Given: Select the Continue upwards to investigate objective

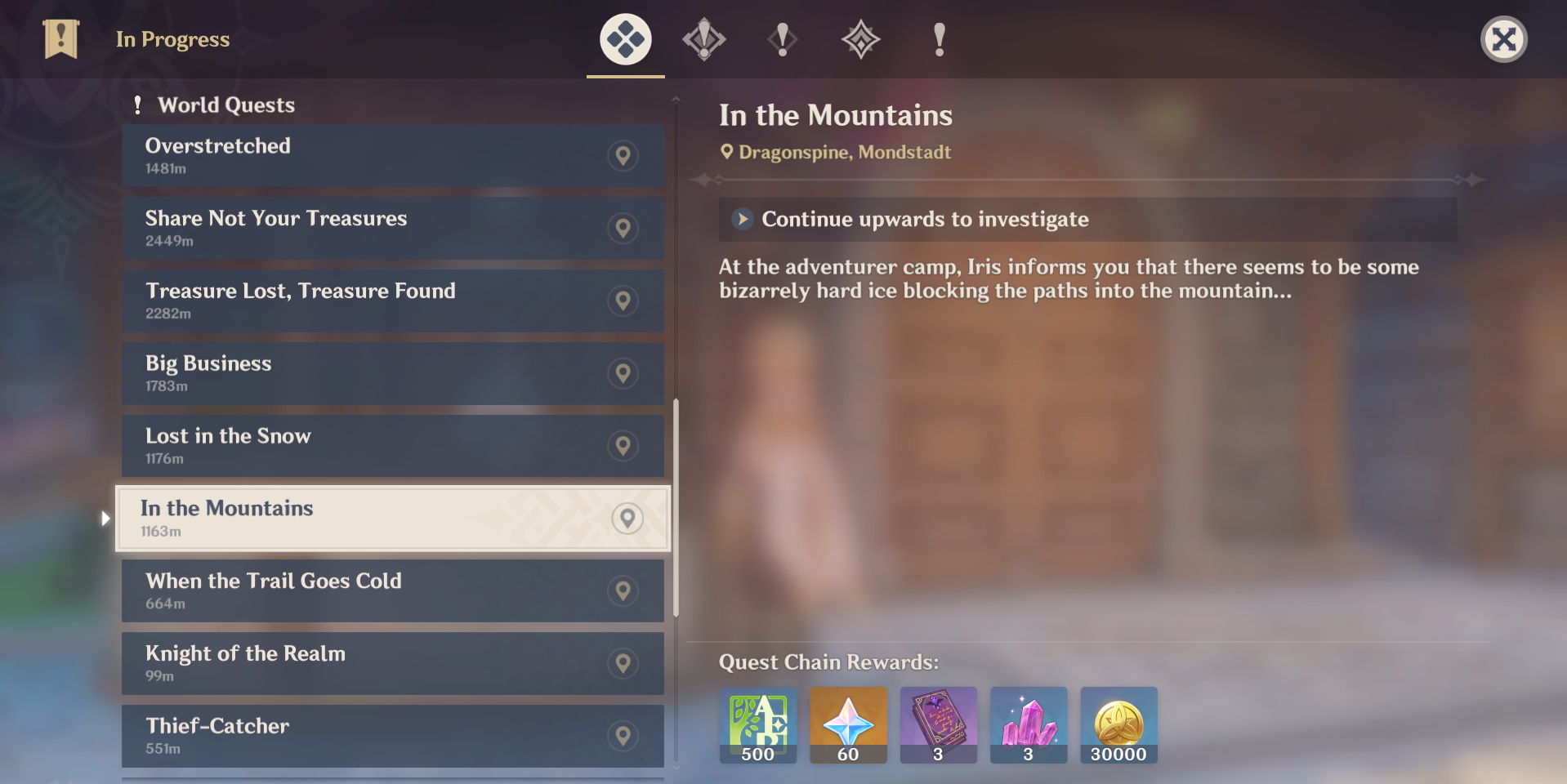Looking at the screenshot, I should tap(925, 219).
